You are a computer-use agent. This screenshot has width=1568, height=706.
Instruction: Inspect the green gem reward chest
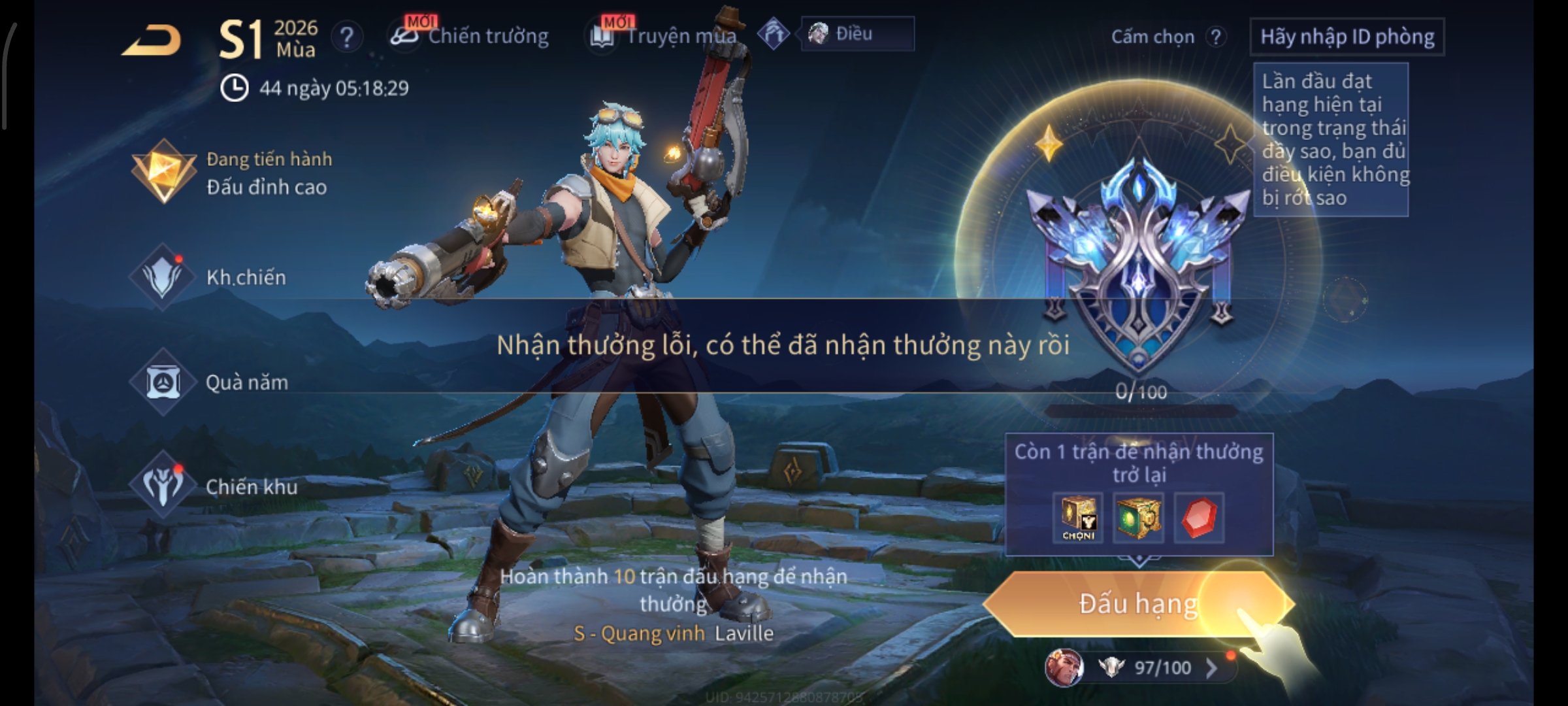[x=1138, y=518]
